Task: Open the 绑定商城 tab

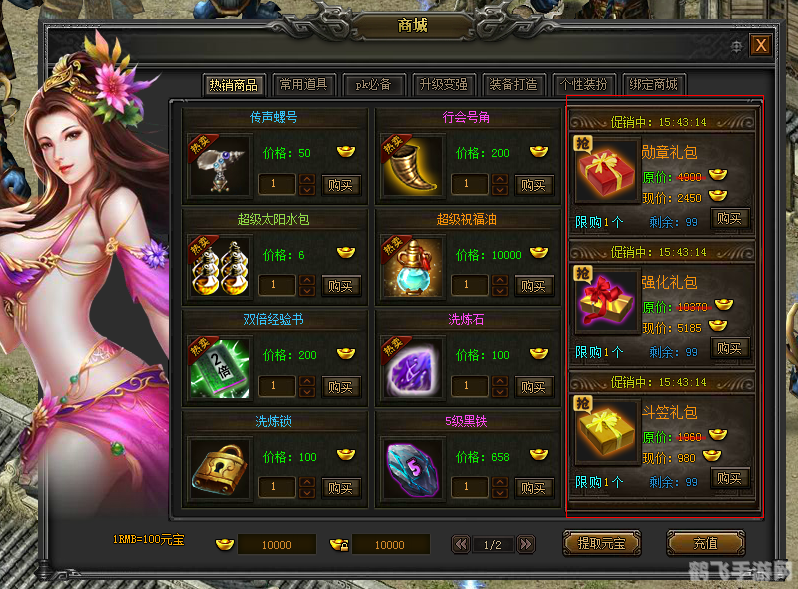Action: point(653,85)
